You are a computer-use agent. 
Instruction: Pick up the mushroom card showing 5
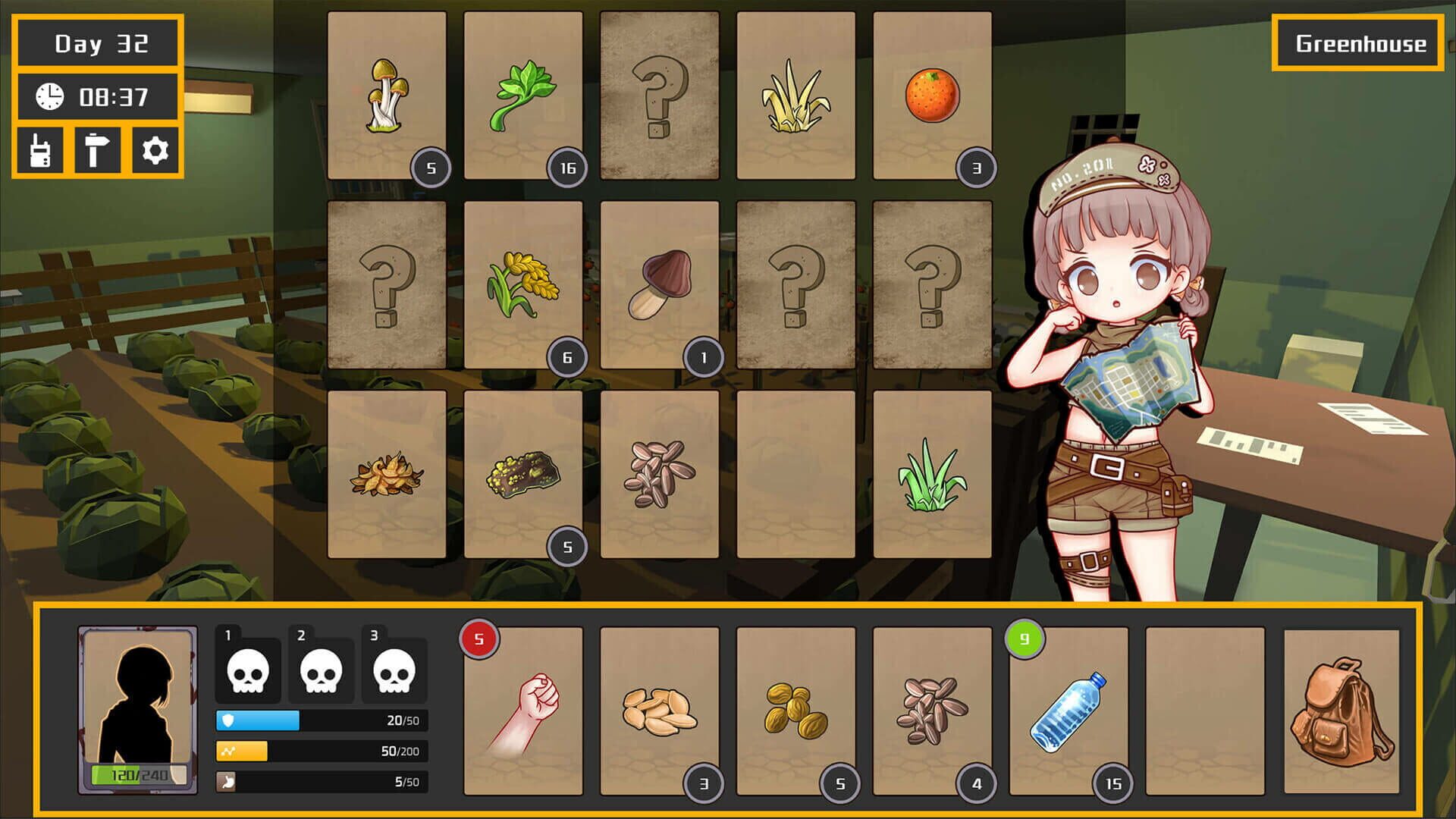[x=386, y=95]
